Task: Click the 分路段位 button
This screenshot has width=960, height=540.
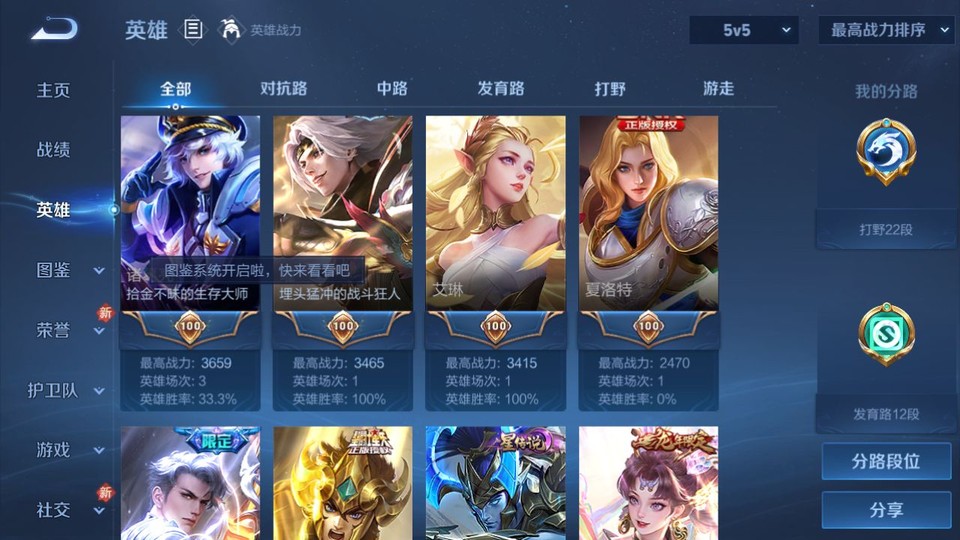Action: pyautogui.click(x=886, y=462)
